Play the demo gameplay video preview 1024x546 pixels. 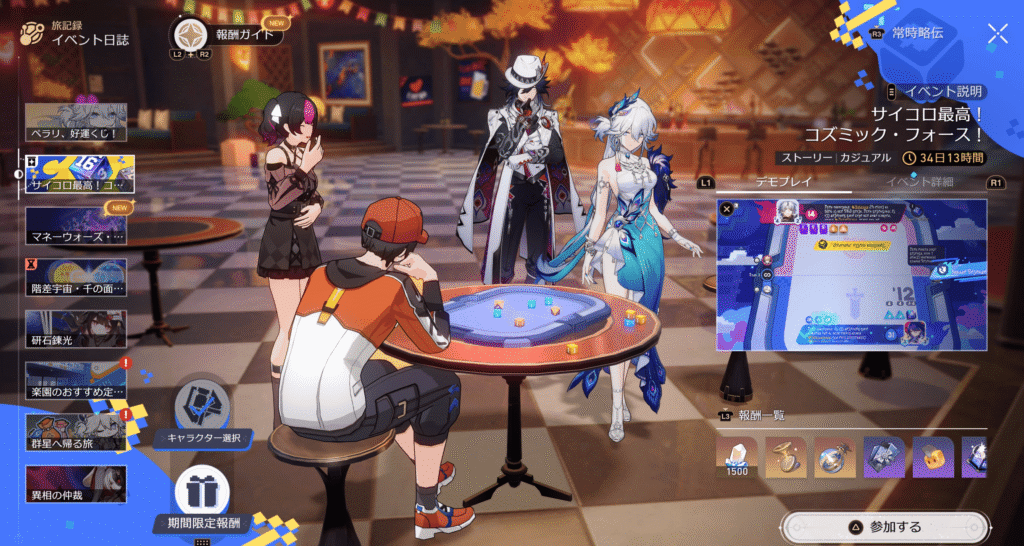coord(852,274)
